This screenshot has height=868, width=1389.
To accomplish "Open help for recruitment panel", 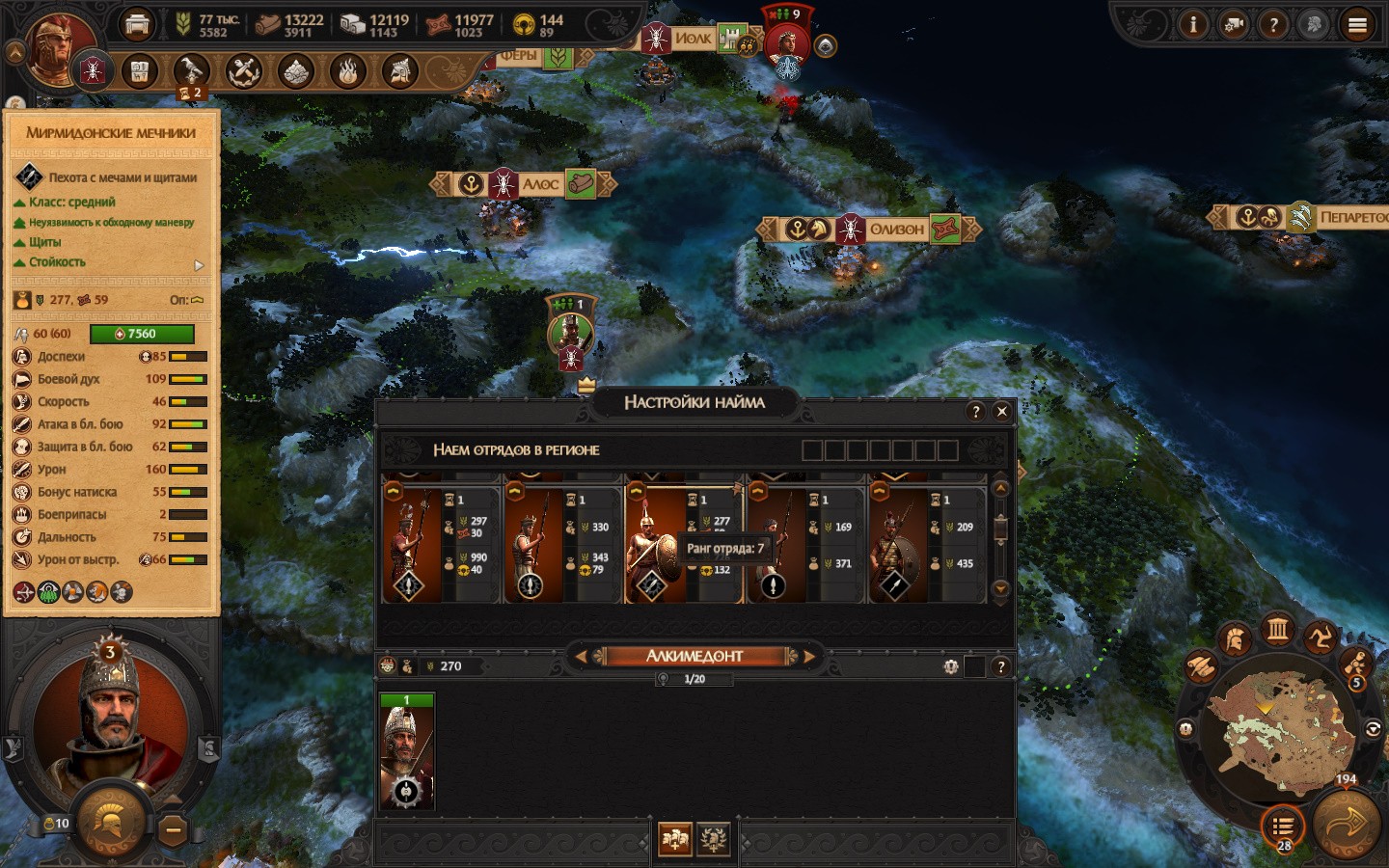I will 976,412.
